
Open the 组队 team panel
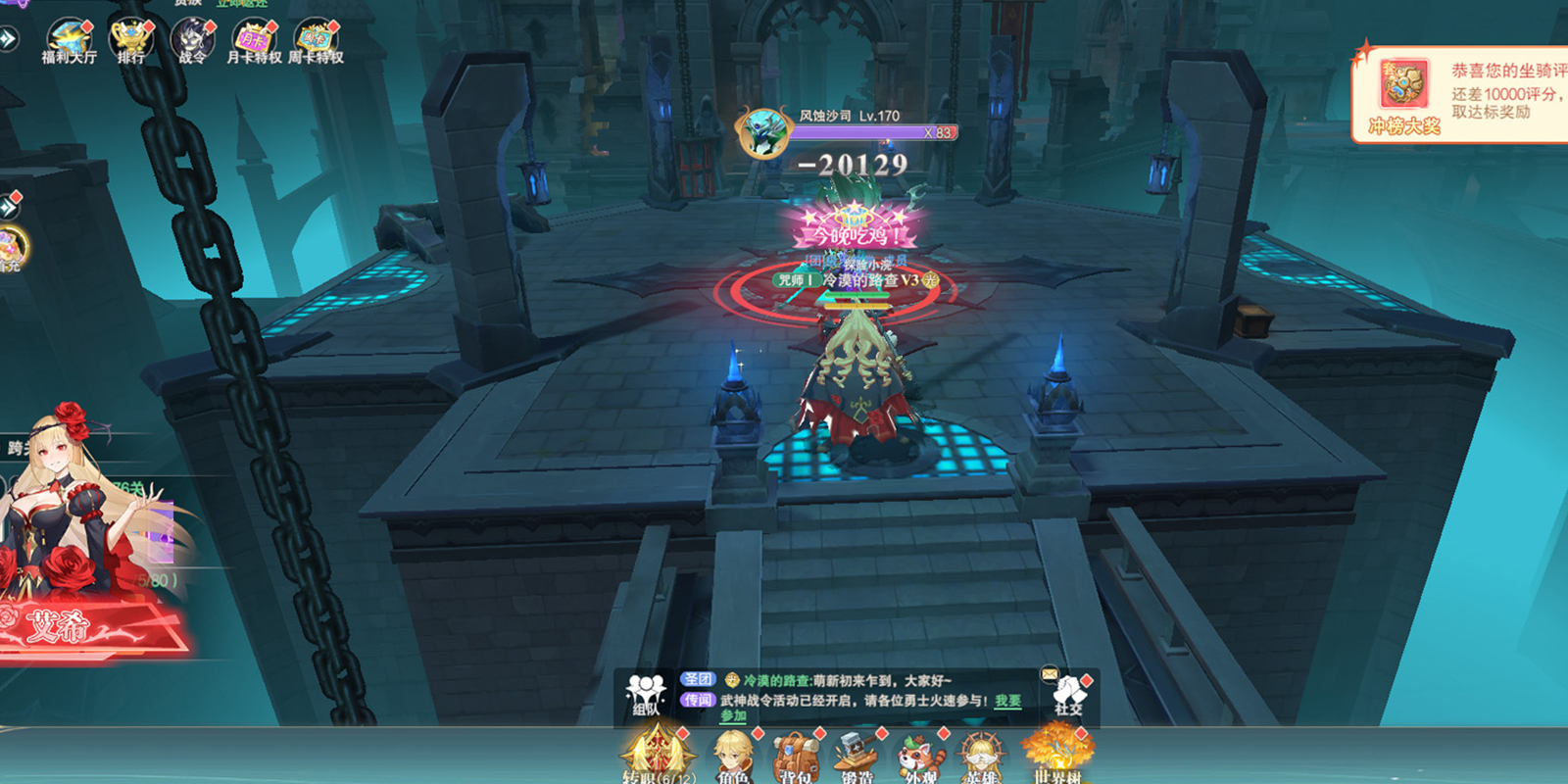645,694
